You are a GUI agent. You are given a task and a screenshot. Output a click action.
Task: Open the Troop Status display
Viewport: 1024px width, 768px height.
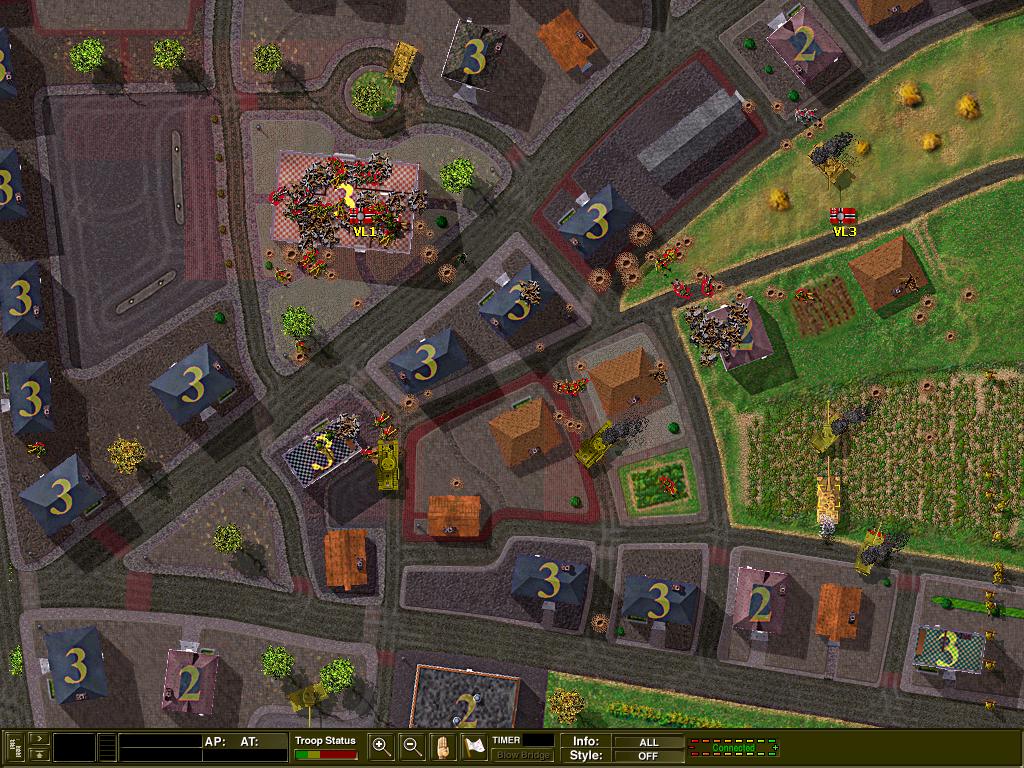[325, 747]
